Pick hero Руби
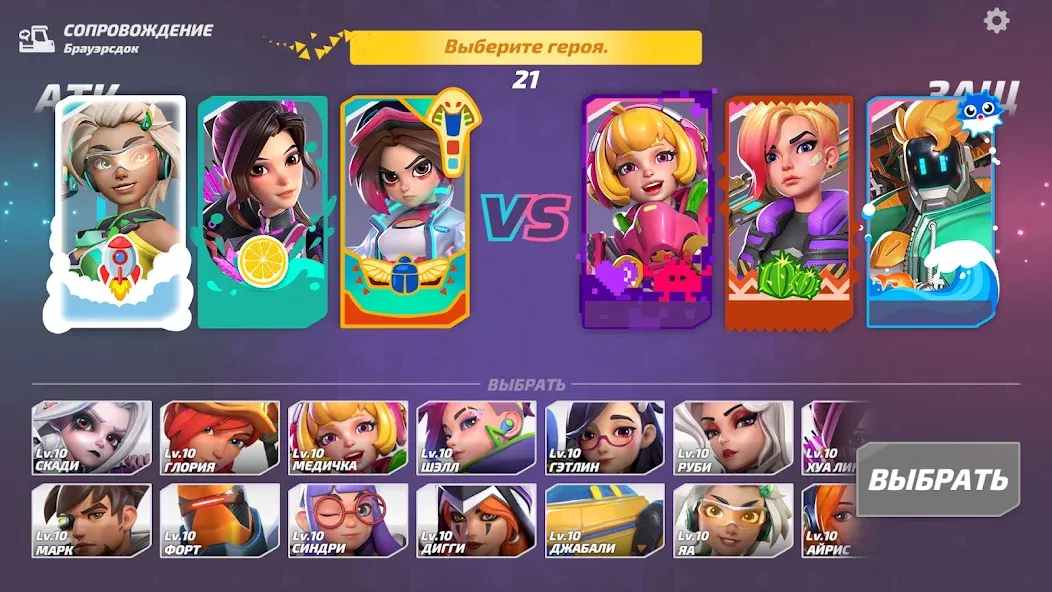 click(x=733, y=438)
